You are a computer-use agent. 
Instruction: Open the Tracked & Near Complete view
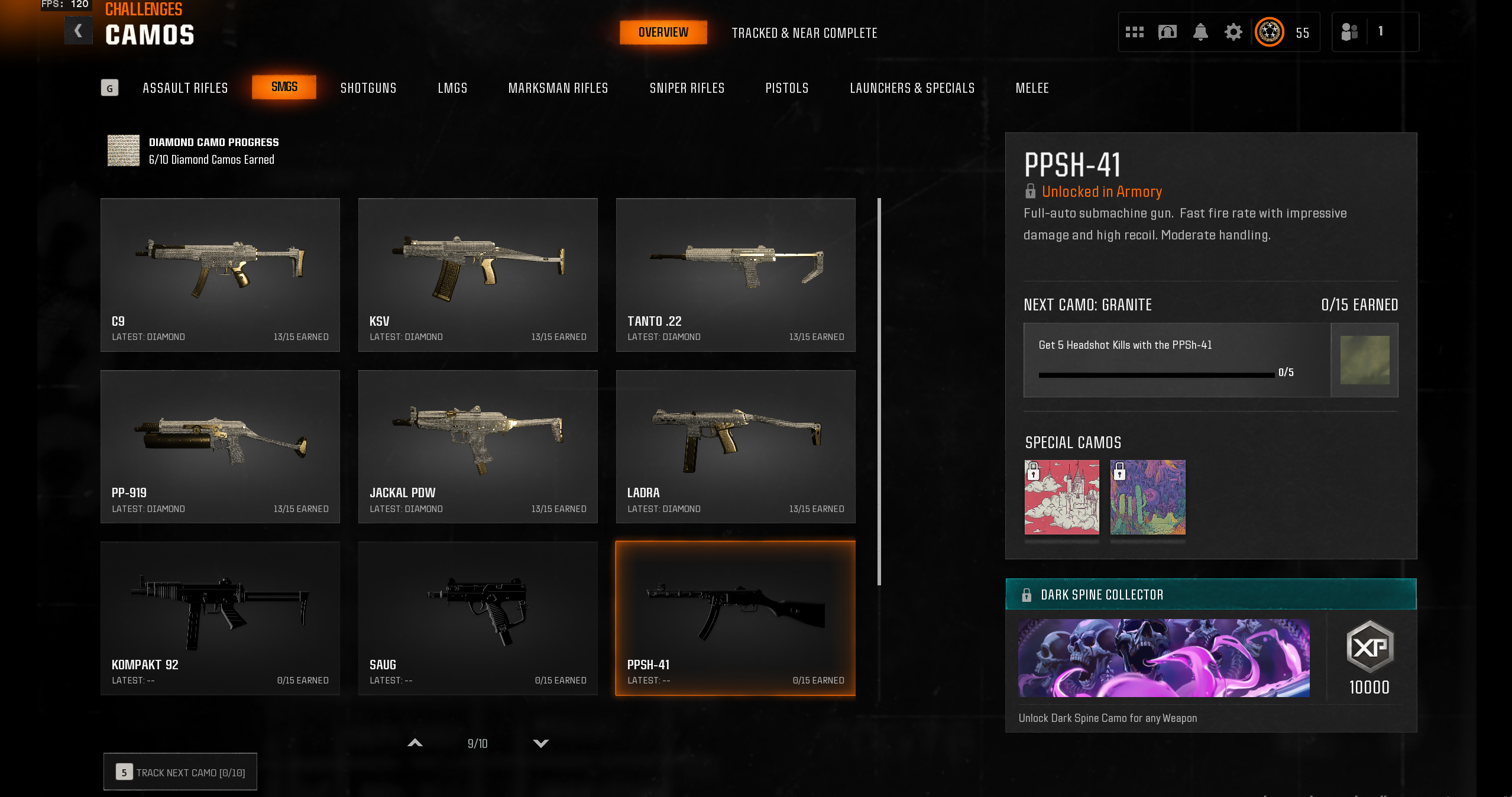(x=804, y=33)
